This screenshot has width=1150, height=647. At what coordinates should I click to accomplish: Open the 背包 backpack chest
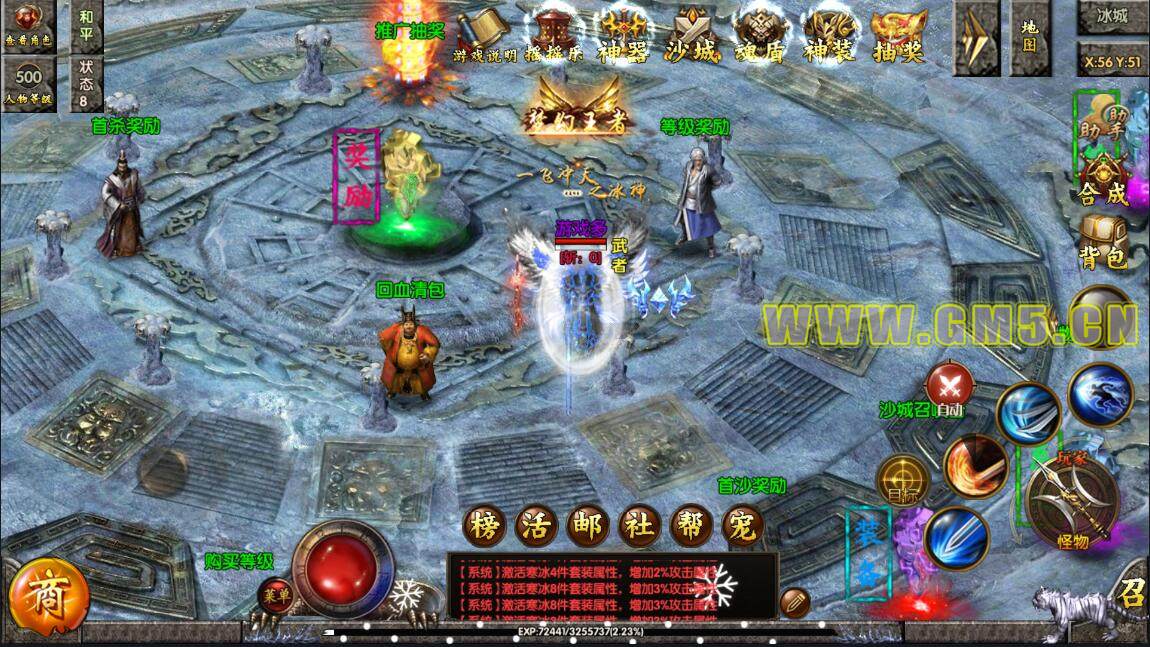(1102, 241)
